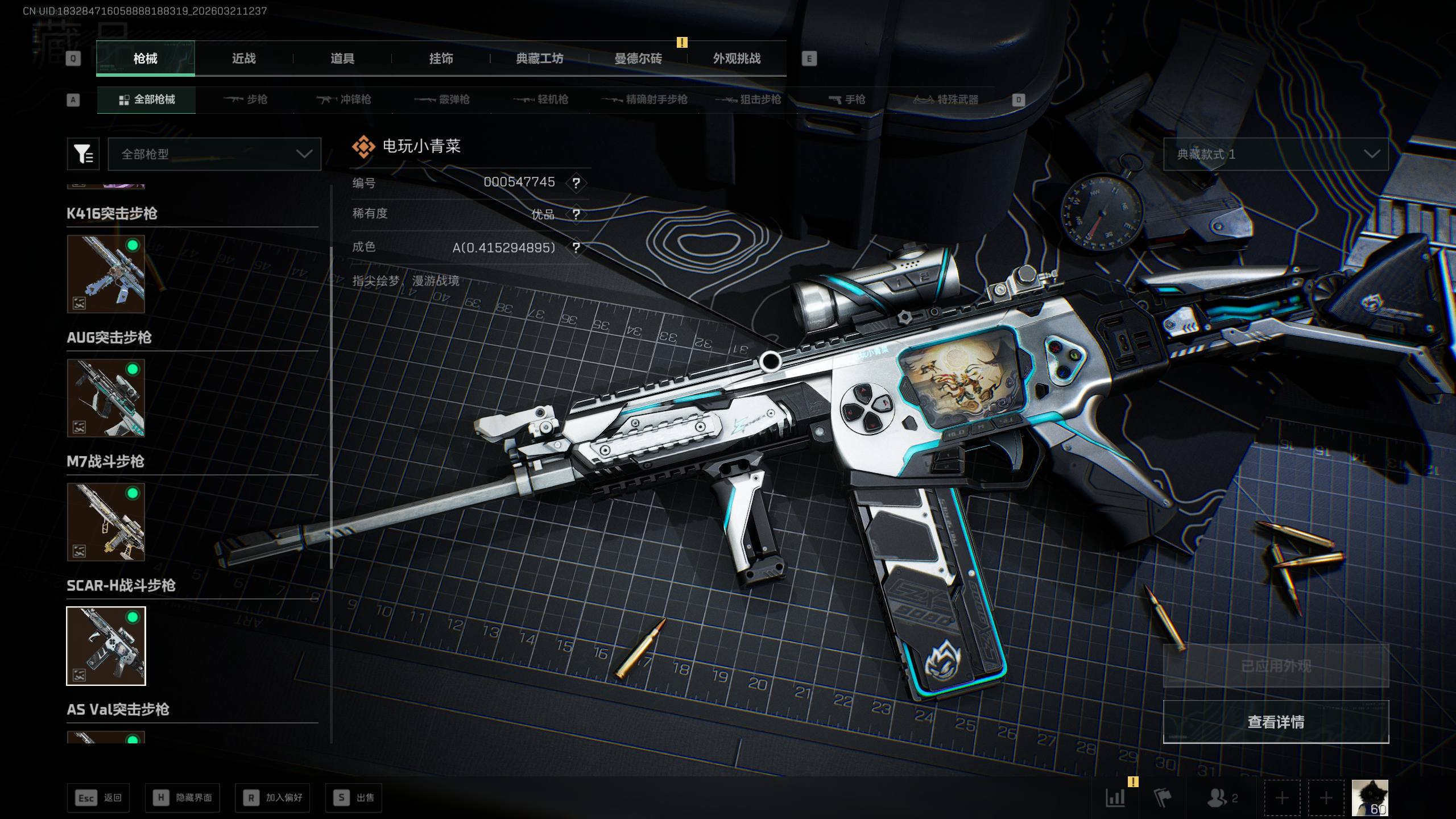Show 手枪 pistol skins
This screenshot has width=1456, height=819.
point(847,100)
